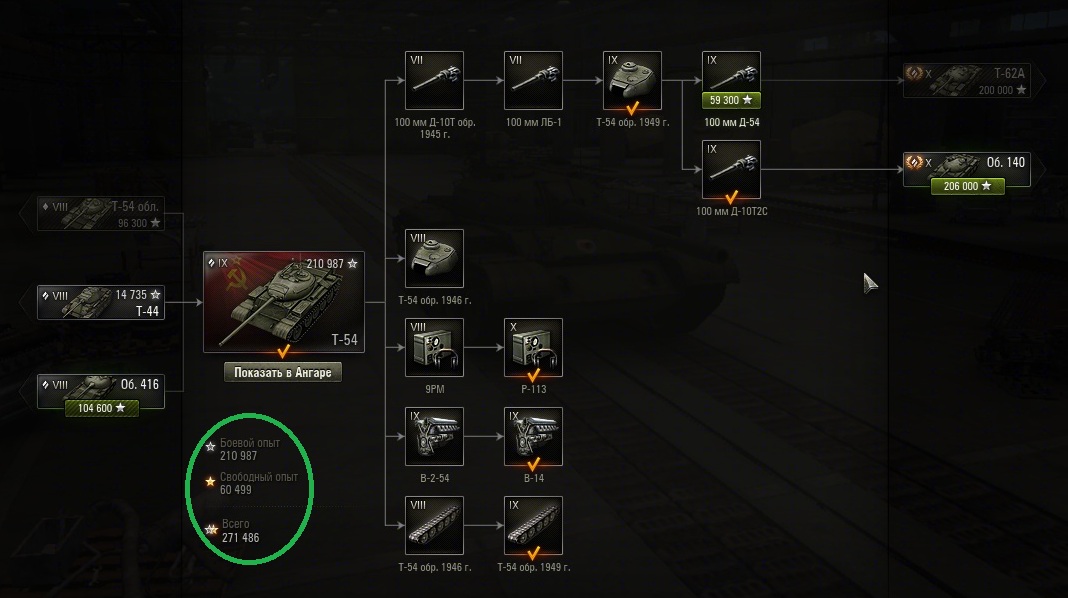The width and height of the screenshot is (1068, 598).
Task: Choose the T-62A tier X tank
Action: 967,81
